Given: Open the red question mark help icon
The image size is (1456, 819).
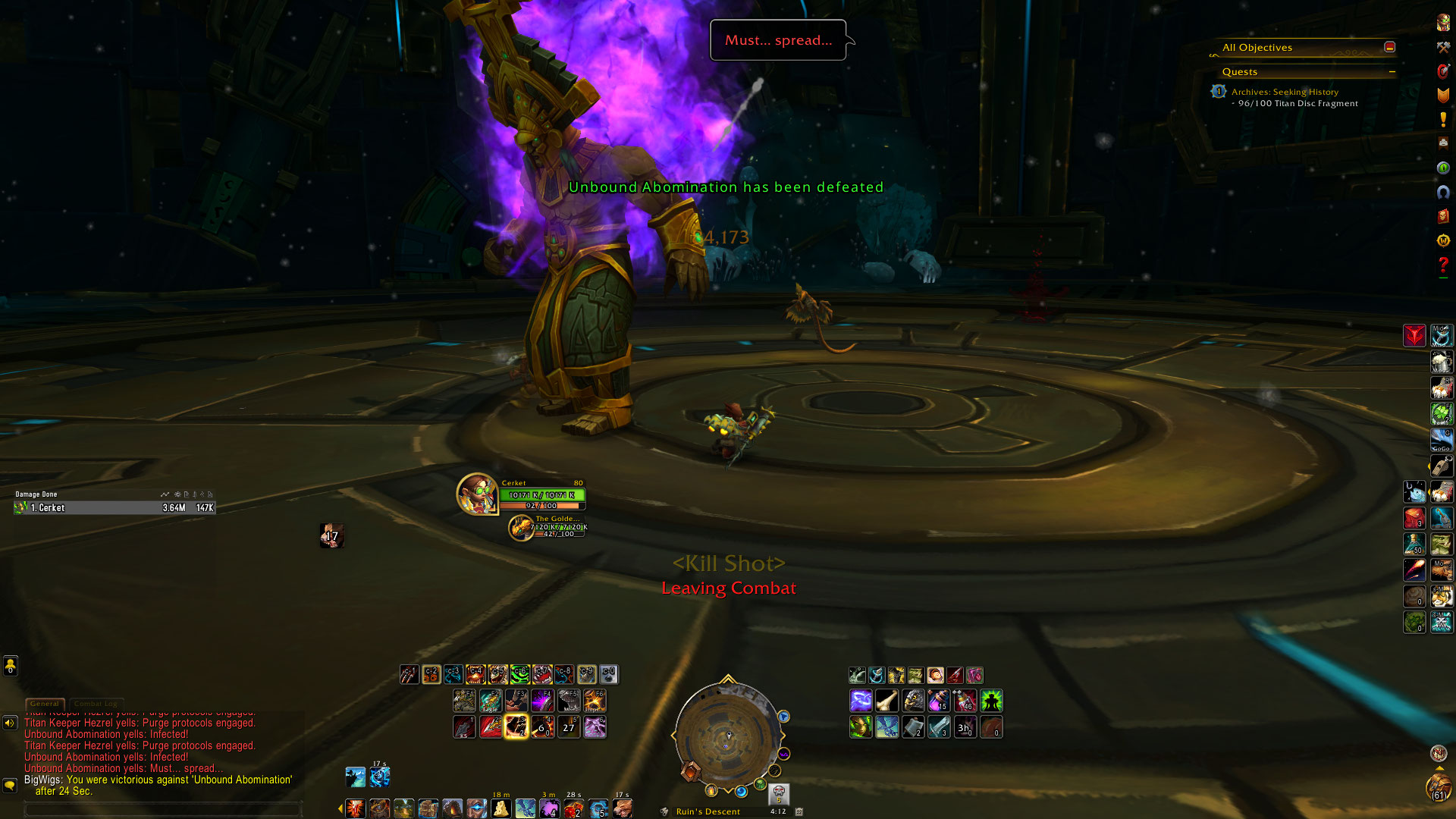Looking at the screenshot, I should tap(1443, 265).
